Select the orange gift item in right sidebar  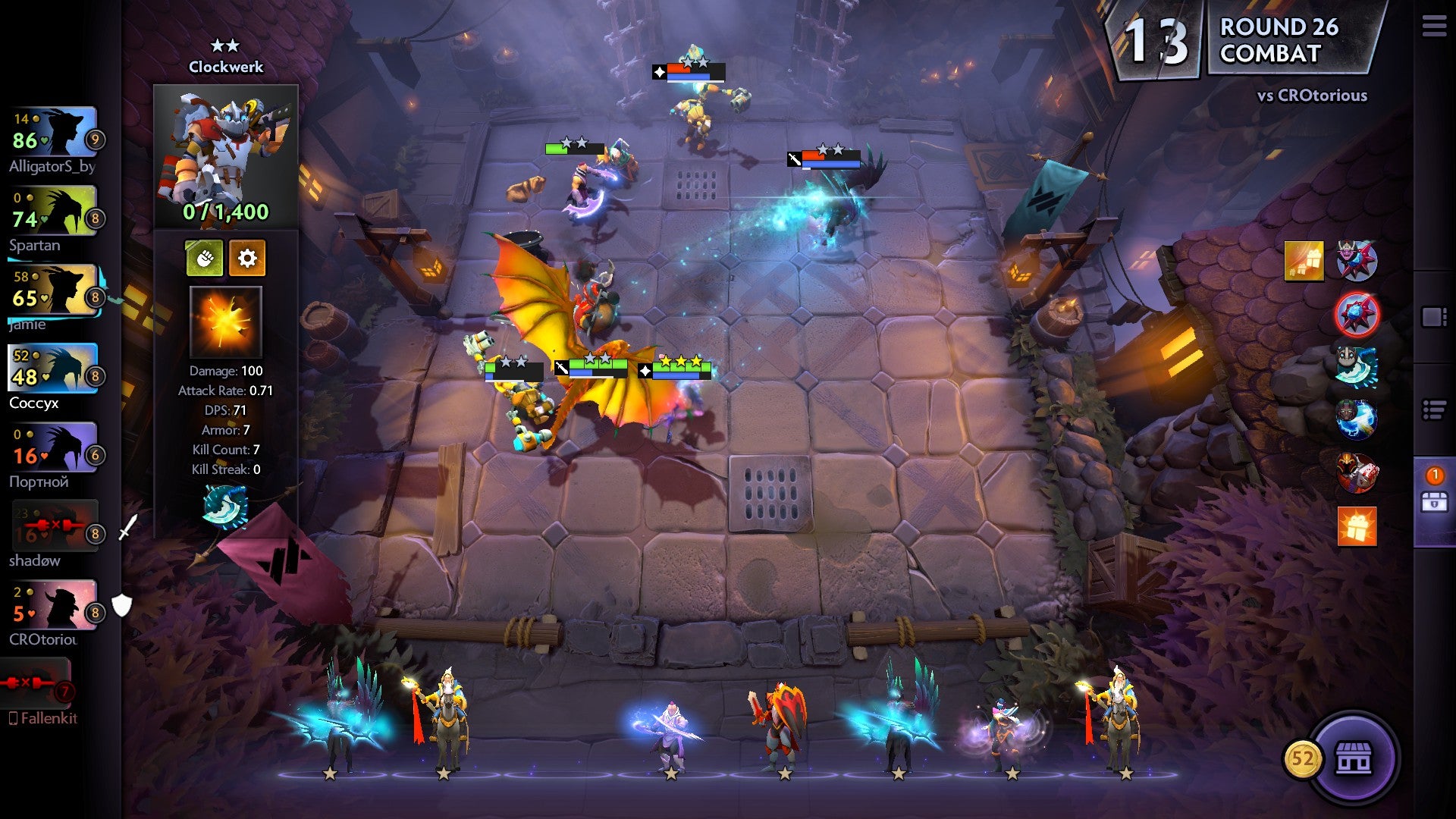click(x=1357, y=526)
